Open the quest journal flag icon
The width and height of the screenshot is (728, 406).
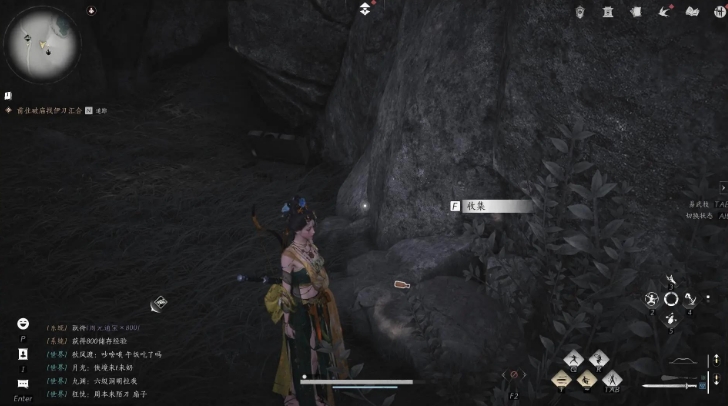tap(8, 95)
